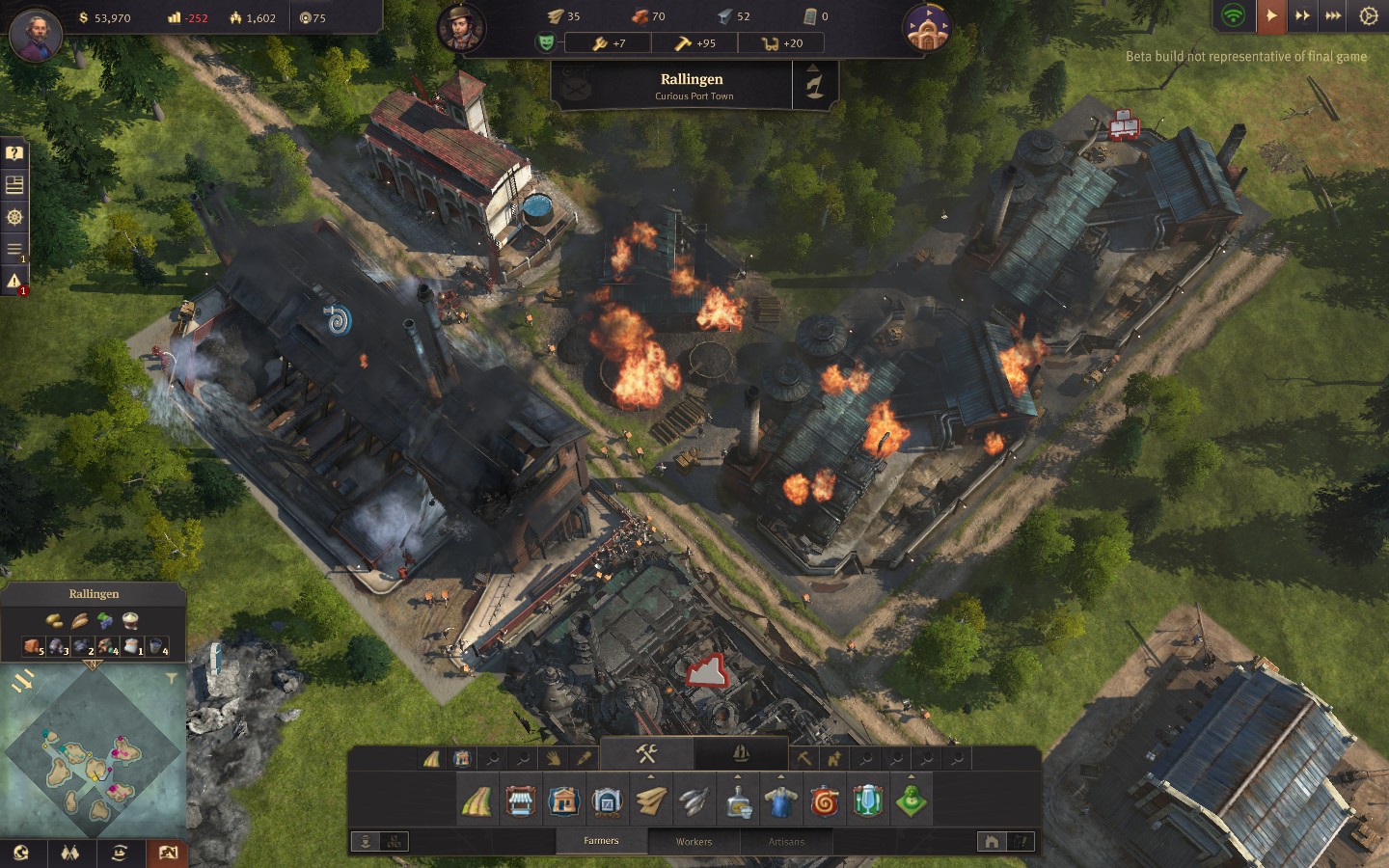Open the Artisans tab
This screenshot has width=1389, height=868.
[x=786, y=841]
